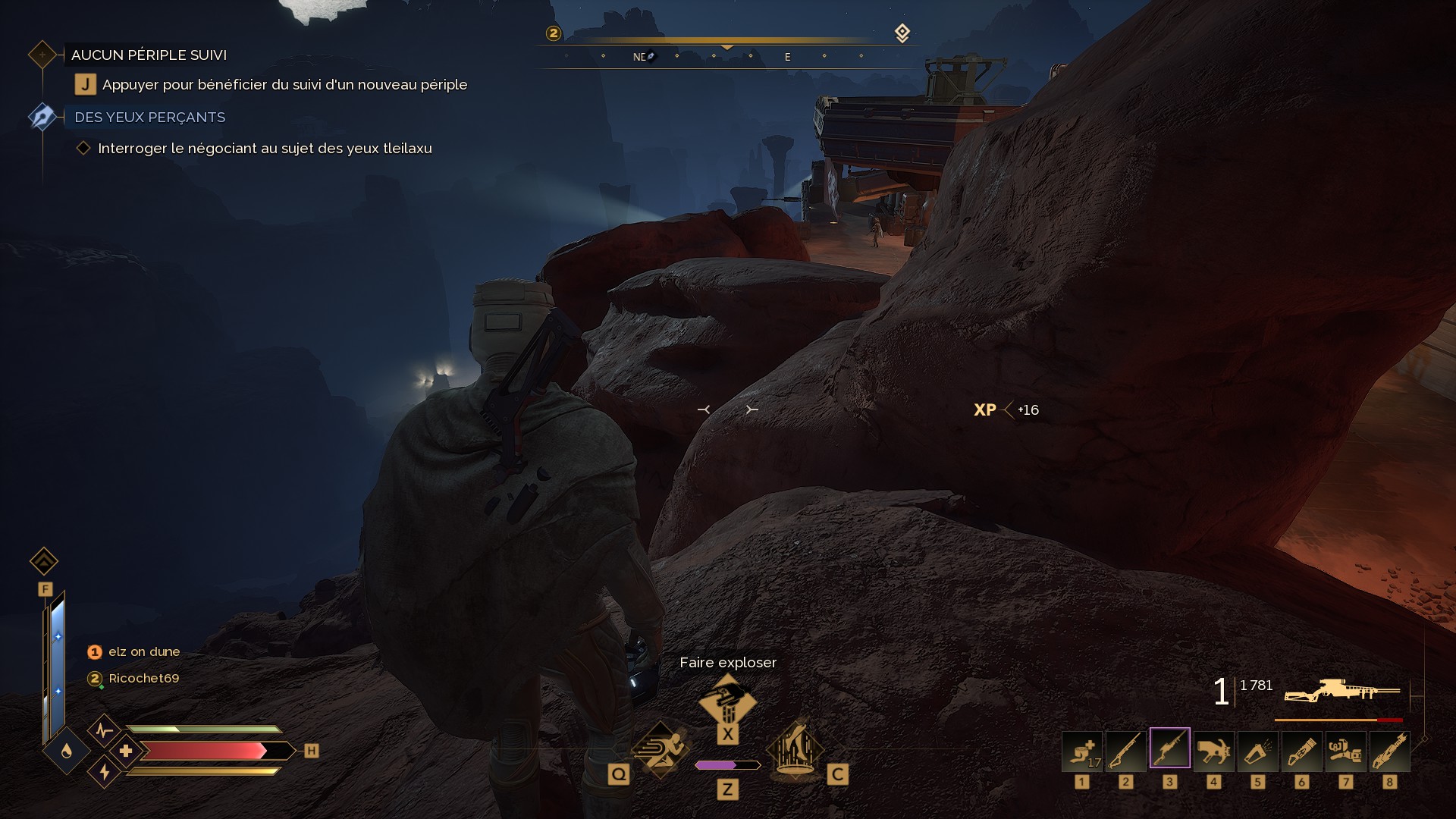Click the party marker number two on compass
1456x819 pixels.
pyautogui.click(x=554, y=33)
